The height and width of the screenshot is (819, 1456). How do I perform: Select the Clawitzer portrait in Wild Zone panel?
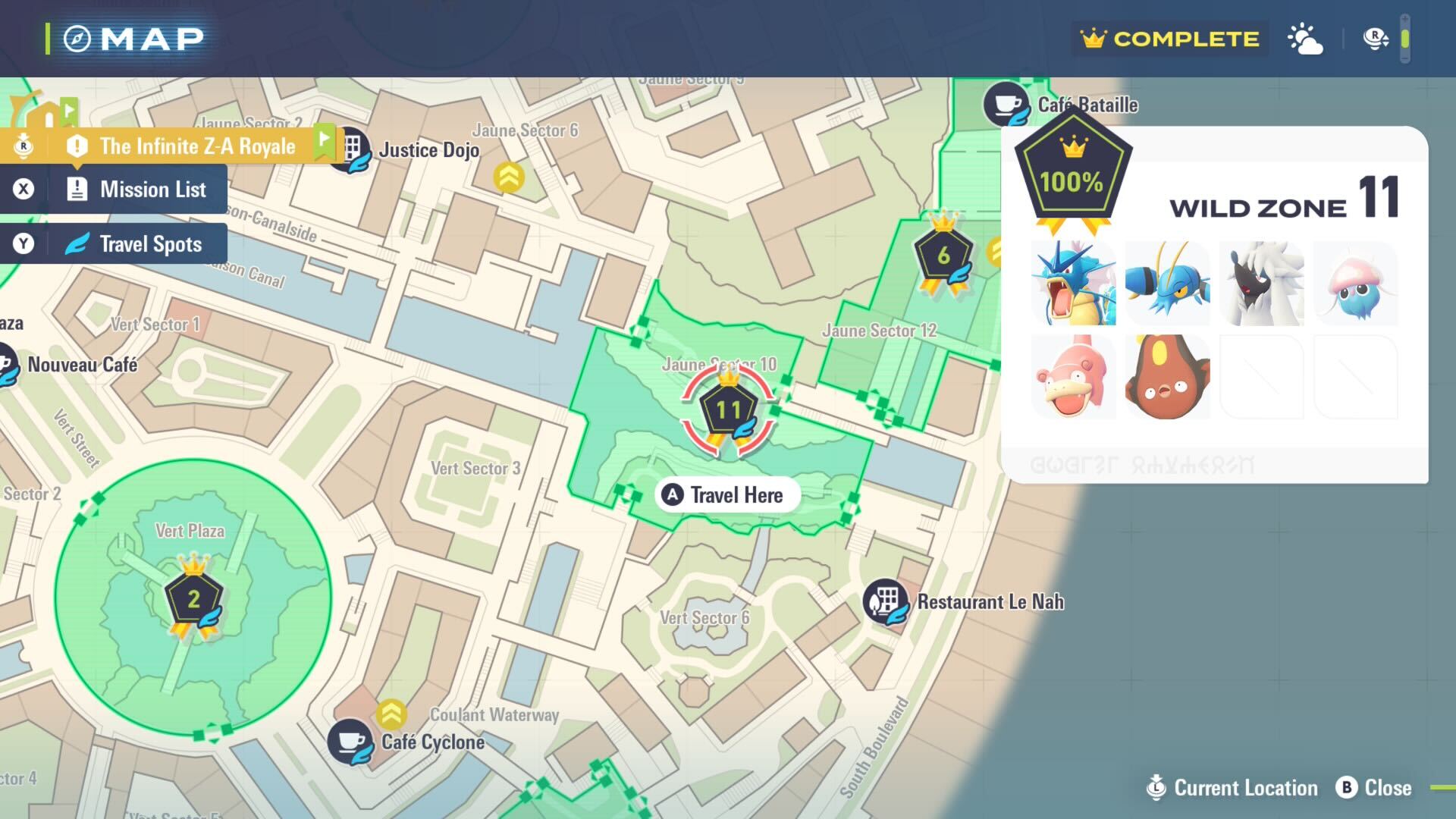1168,284
